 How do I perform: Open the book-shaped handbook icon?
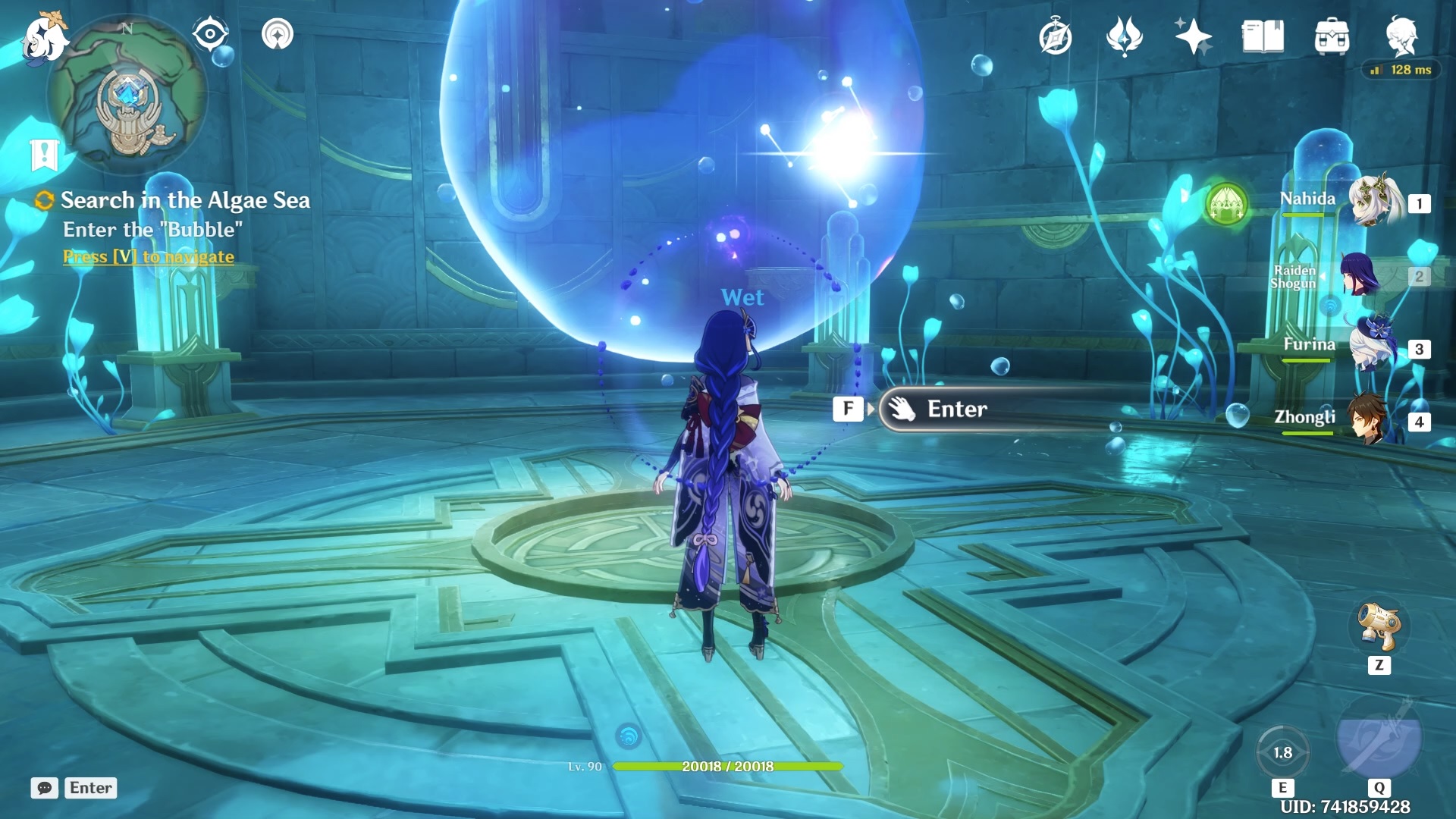coord(1263,36)
